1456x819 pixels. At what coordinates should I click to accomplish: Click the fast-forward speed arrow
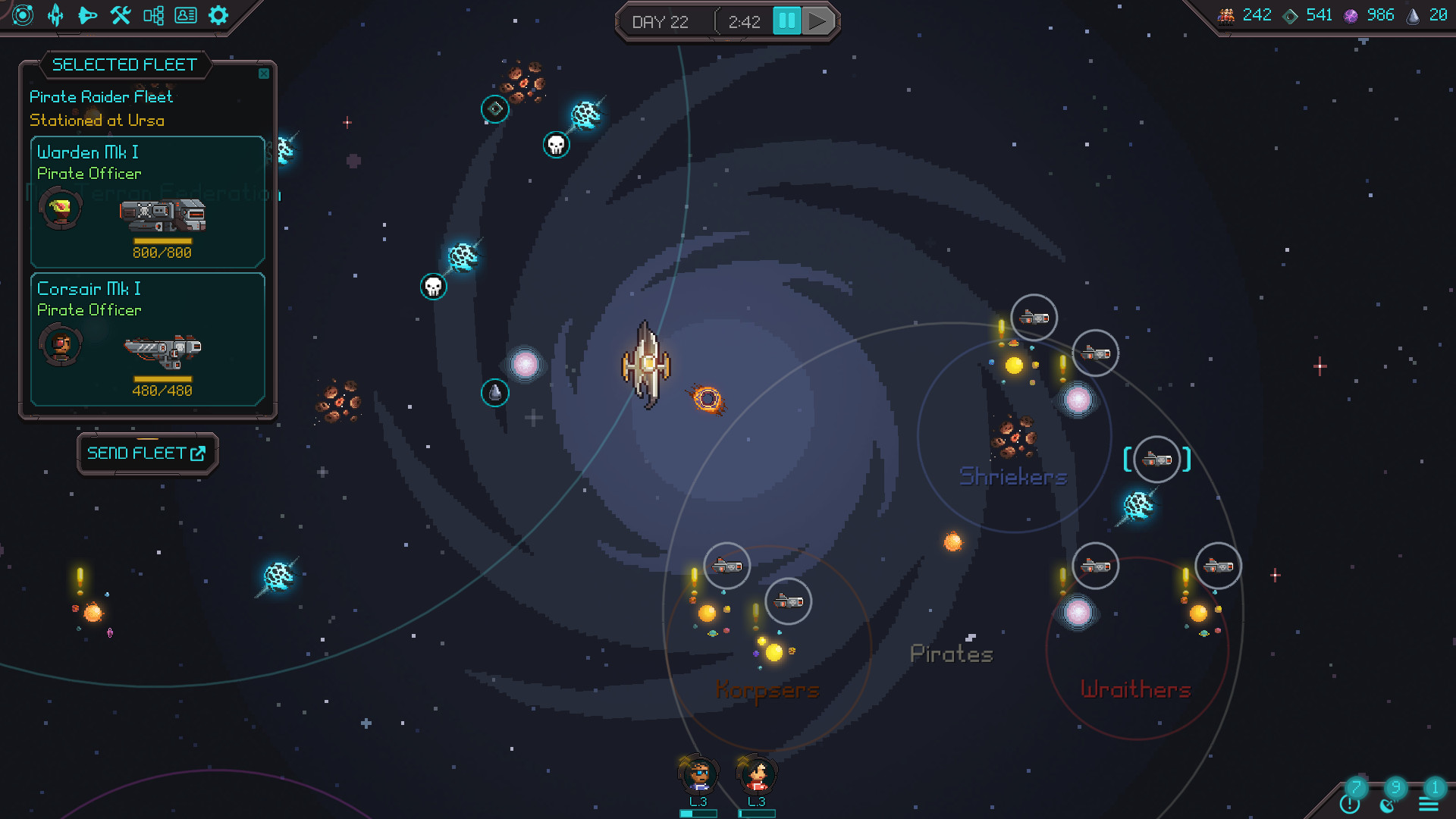pyautogui.click(x=817, y=21)
